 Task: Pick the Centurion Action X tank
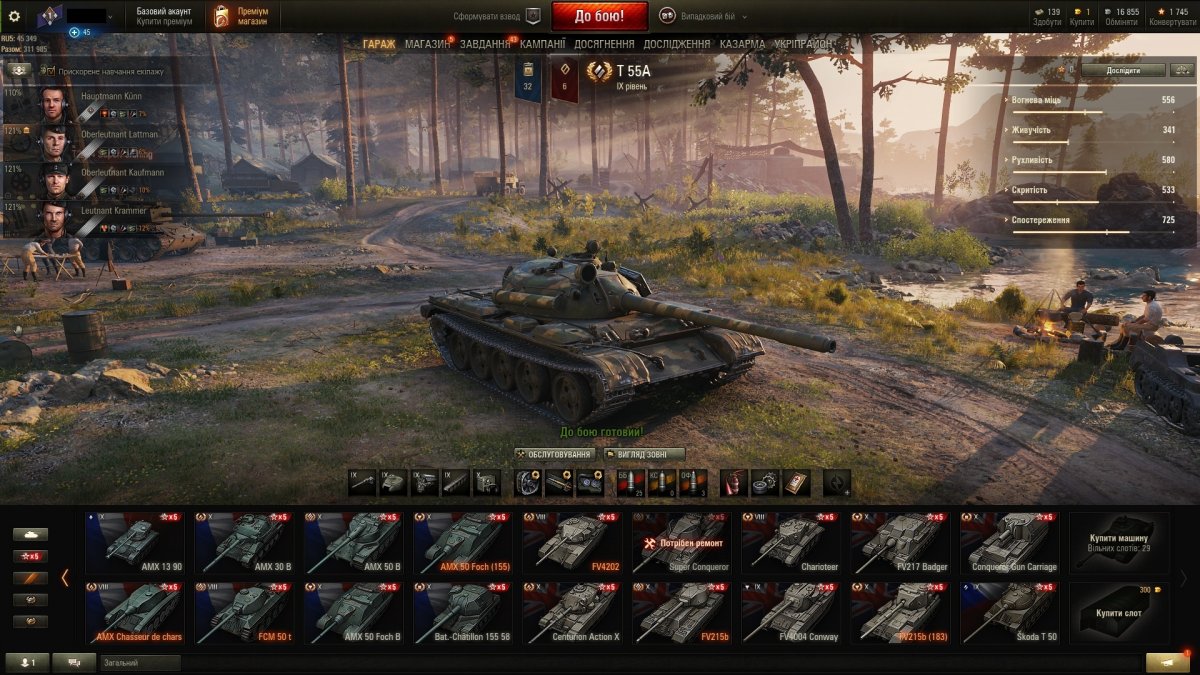coord(574,613)
